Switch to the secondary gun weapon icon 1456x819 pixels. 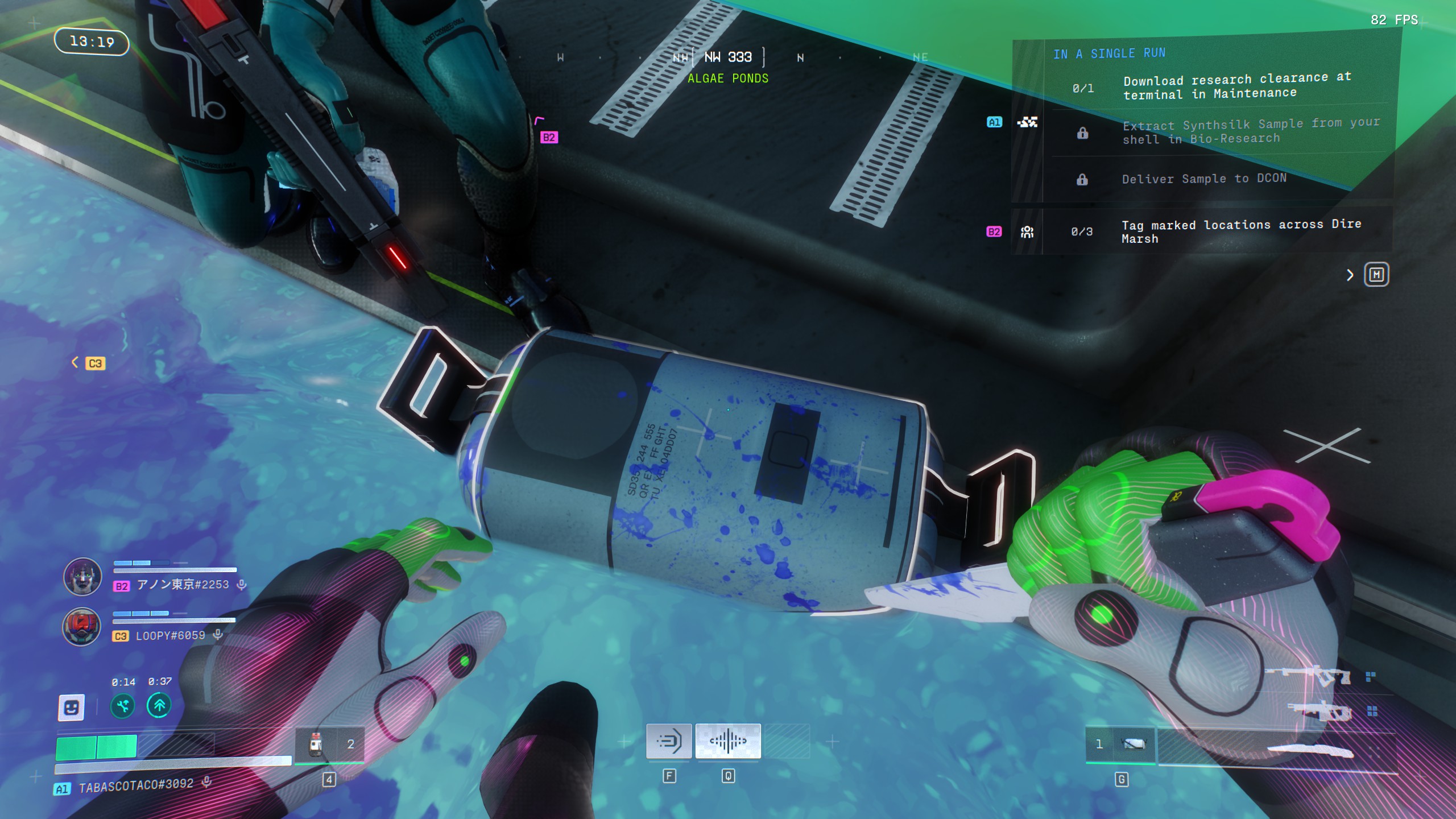pos(1319,711)
